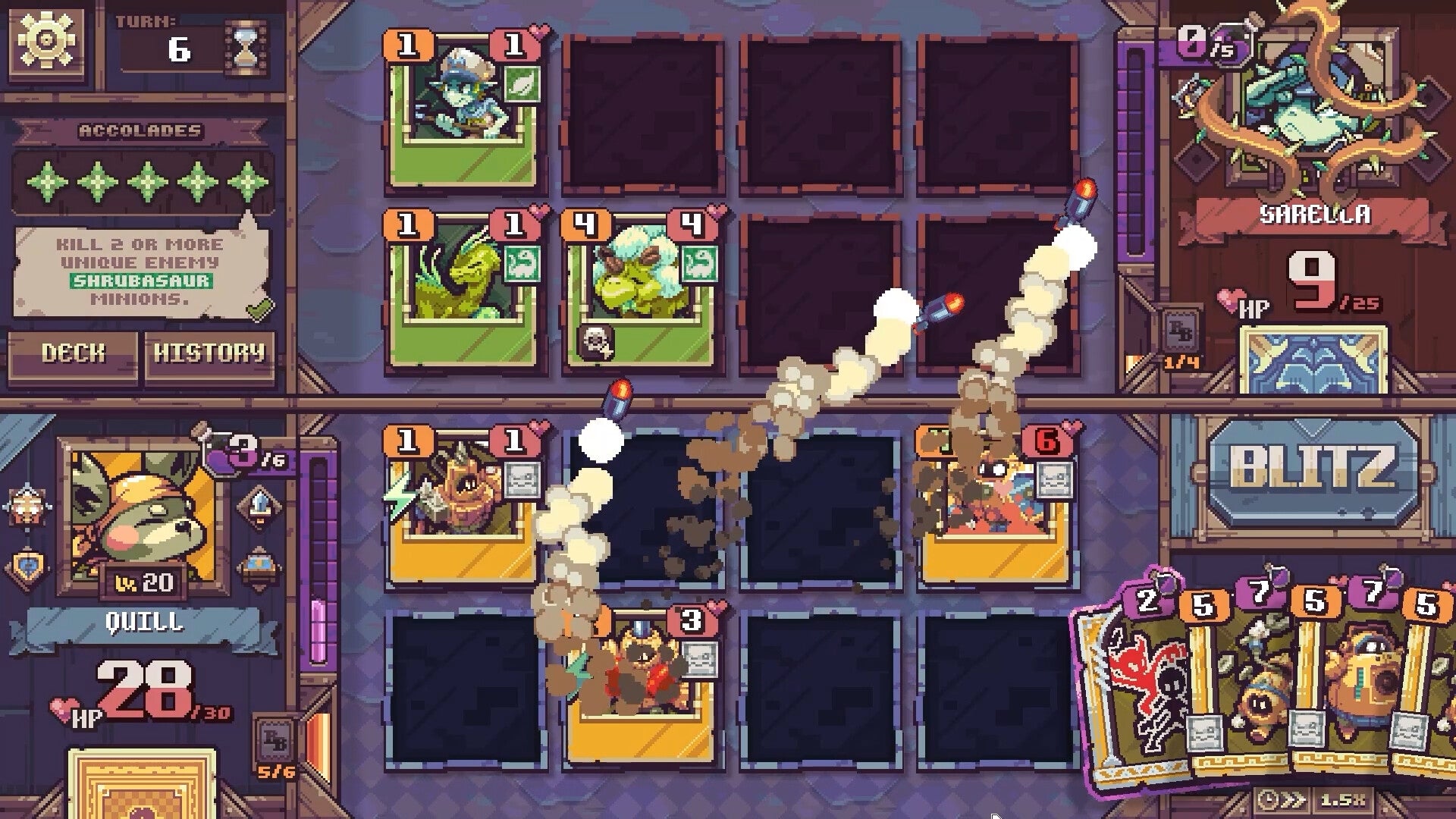This screenshot has height=819, width=1456.
Task: Expand the Accolades banner panel
Action: tap(140, 129)
